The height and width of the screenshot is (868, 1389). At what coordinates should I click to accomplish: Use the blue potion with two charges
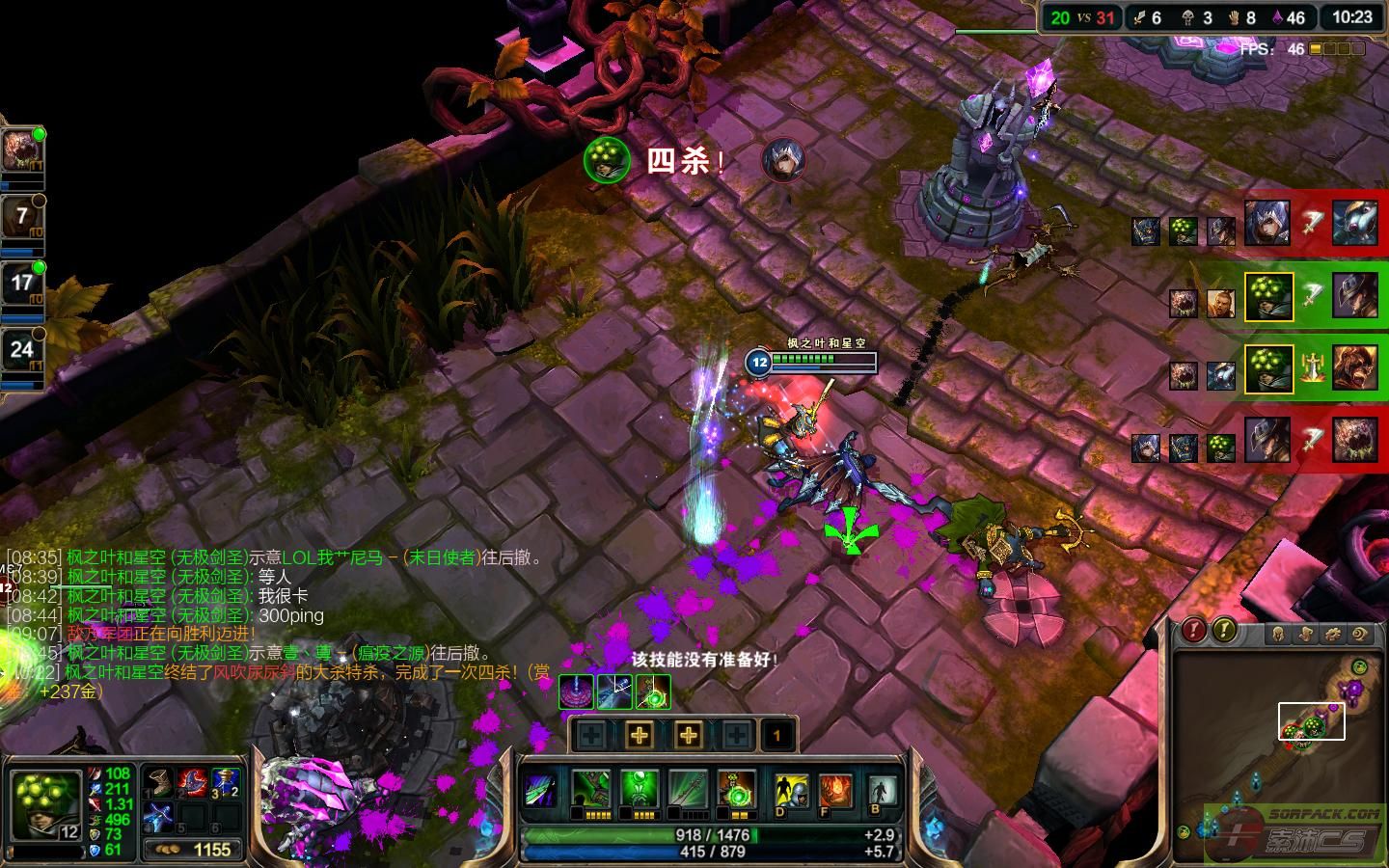coord(226,782)
